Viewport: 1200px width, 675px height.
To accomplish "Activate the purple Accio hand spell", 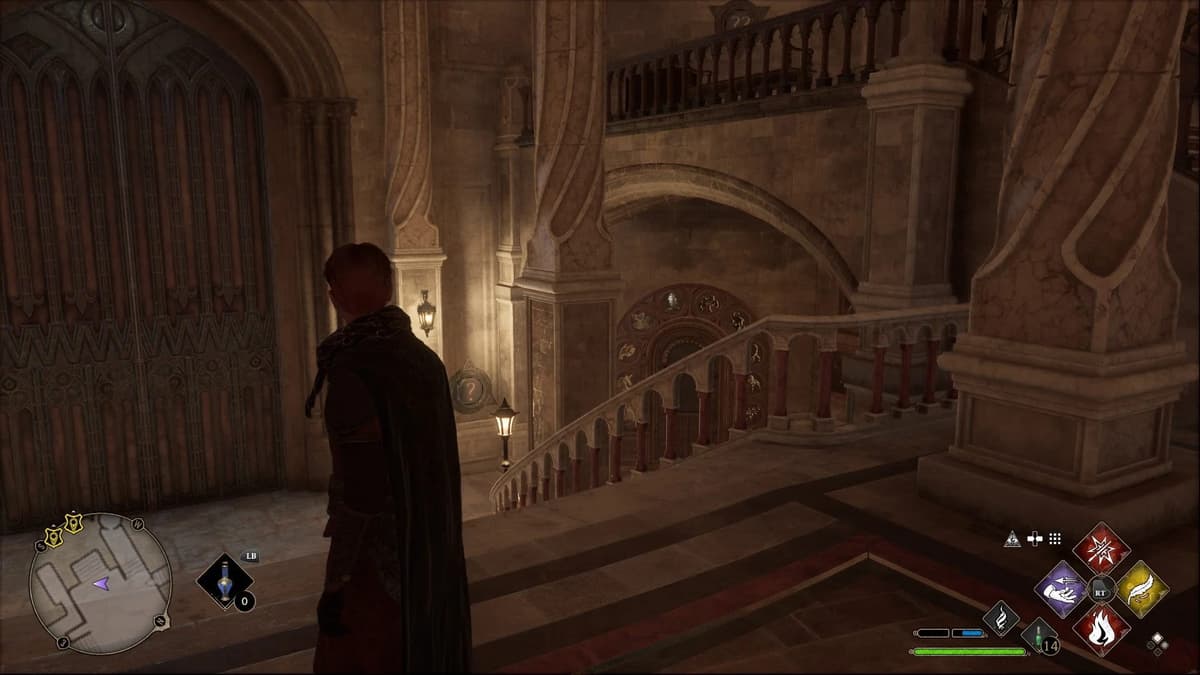I will 1061,589.
